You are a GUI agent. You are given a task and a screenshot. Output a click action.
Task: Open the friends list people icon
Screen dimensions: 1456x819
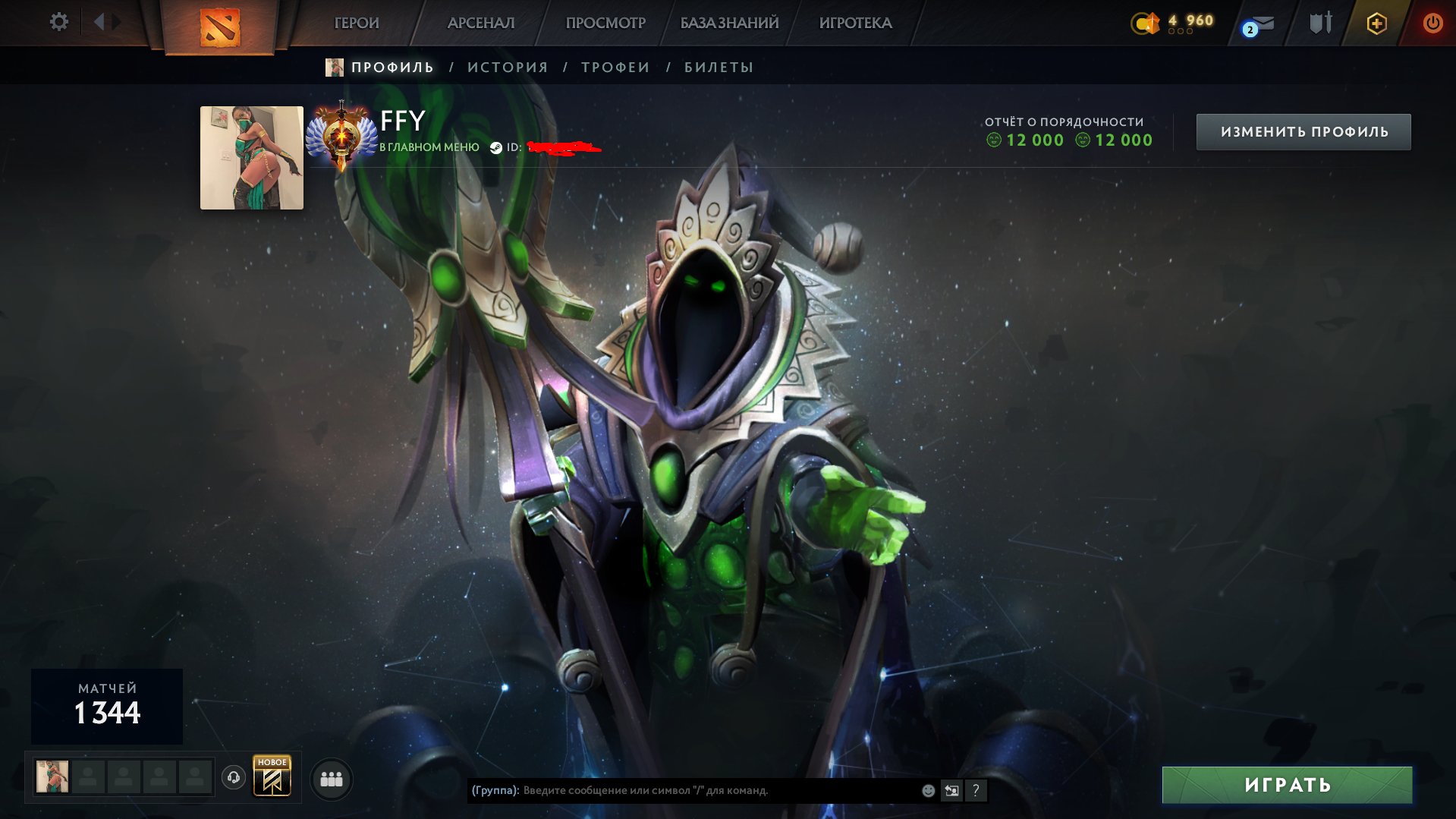tap(332, 779)
